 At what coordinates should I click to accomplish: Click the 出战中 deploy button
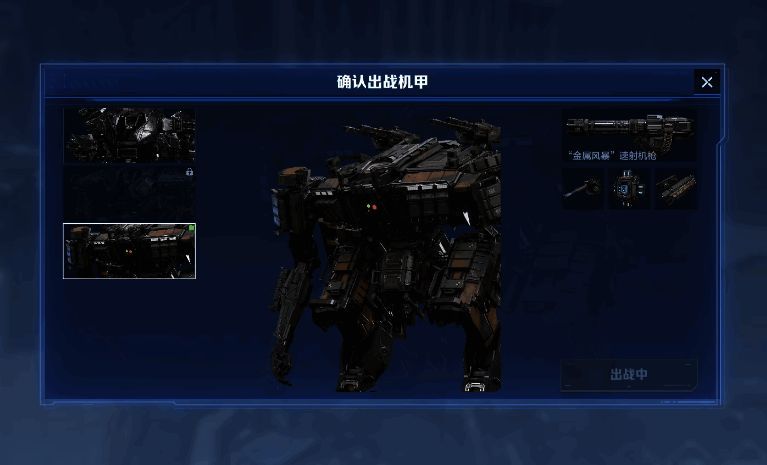tap(629, 375)
